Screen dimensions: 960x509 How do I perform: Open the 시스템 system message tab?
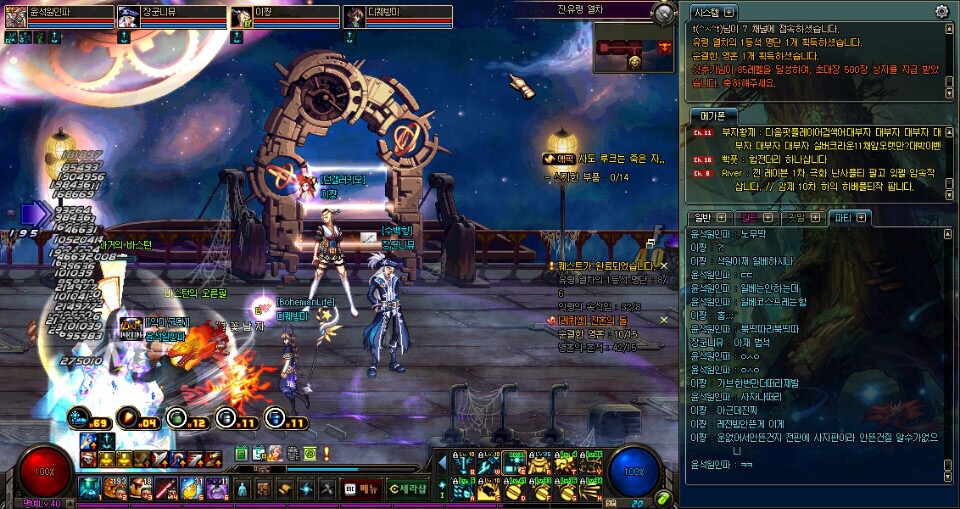(714, 12)
